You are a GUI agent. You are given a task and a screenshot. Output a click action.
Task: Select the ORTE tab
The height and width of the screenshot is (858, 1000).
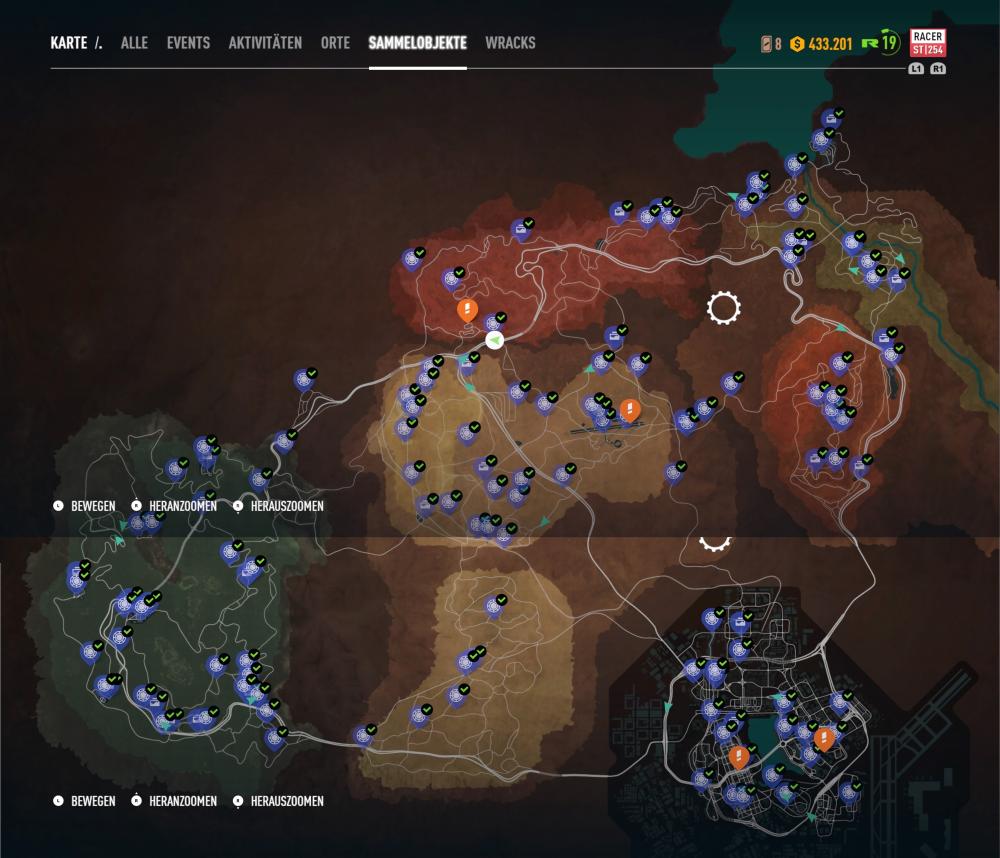coord(335,43)
